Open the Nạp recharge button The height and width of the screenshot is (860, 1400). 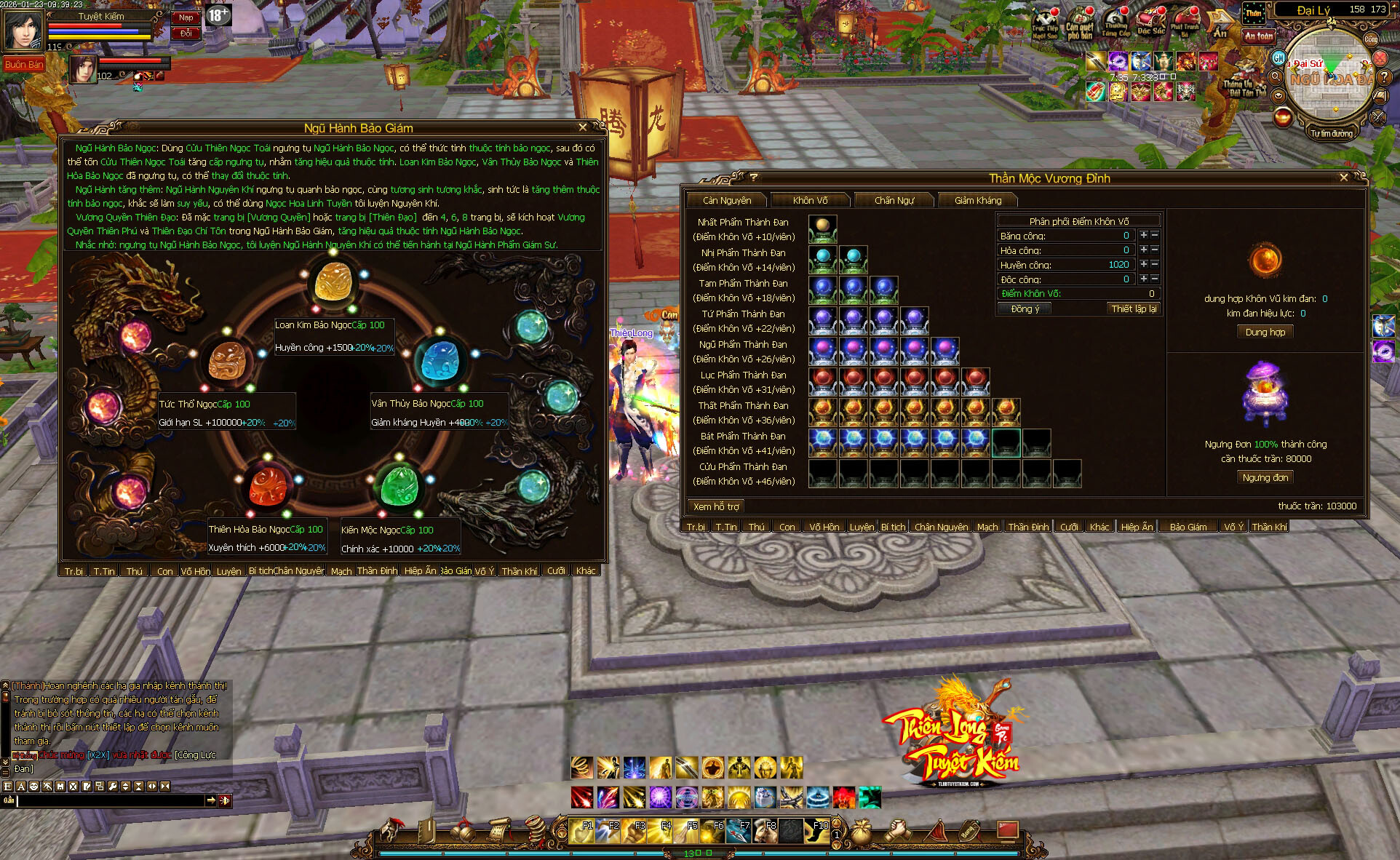tap(186, 17)
